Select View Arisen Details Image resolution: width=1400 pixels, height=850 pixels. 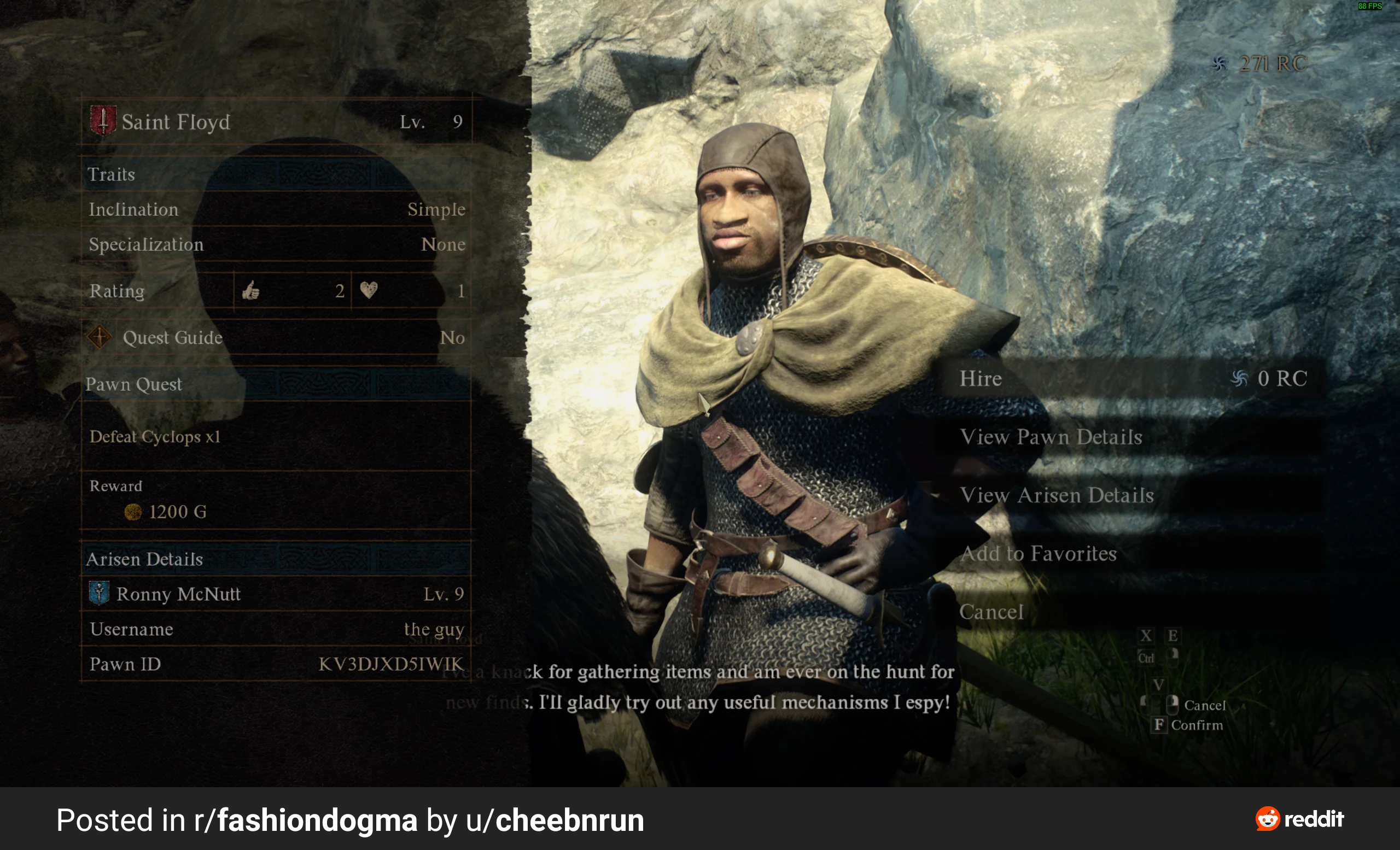[1056, 496]
